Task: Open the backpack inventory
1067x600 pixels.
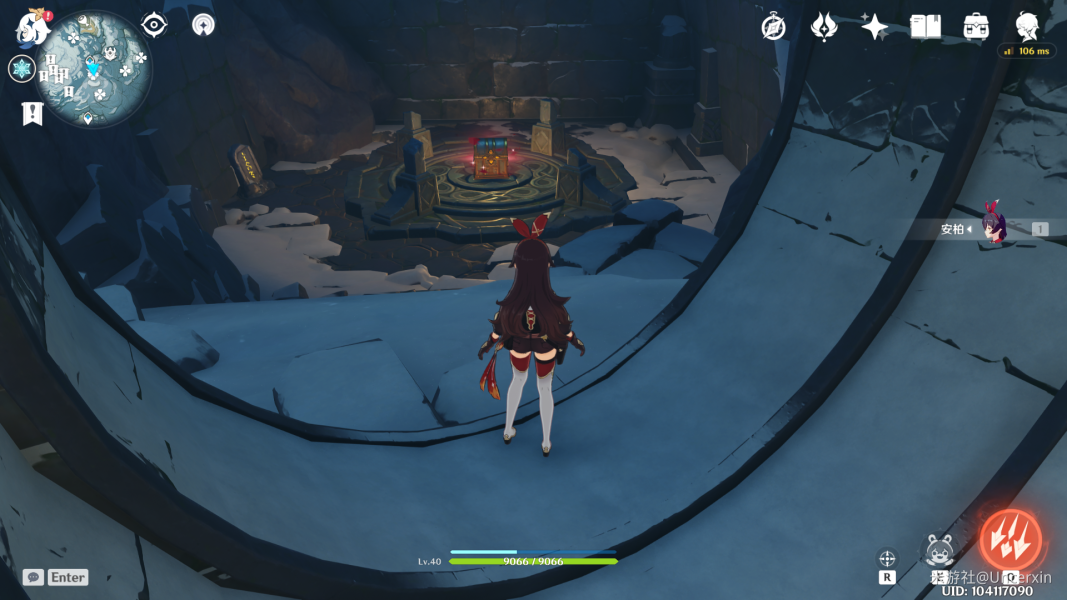Action: pos(976,27)
